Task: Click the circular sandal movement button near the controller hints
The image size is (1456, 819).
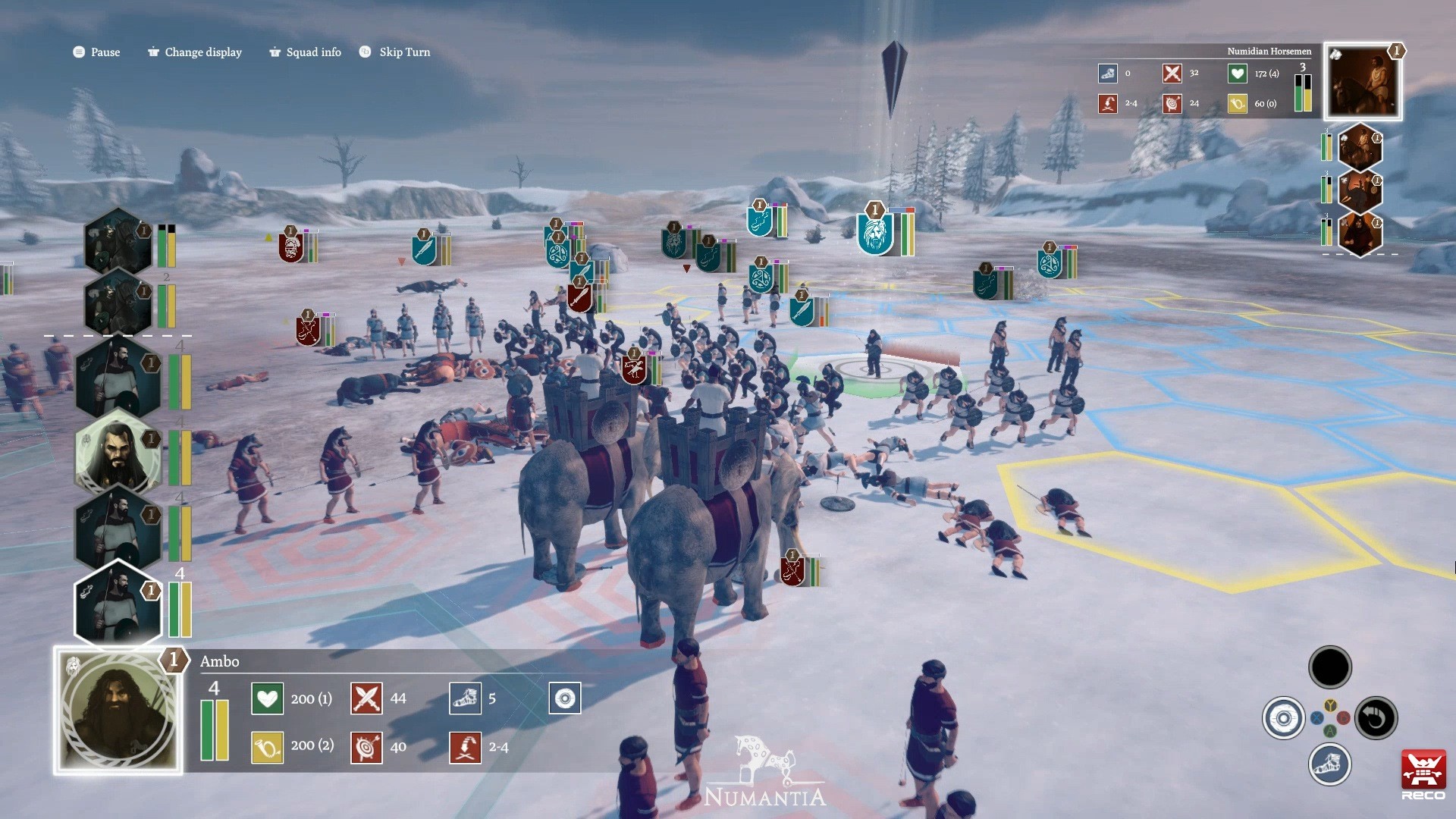Action: (1330, 764)
